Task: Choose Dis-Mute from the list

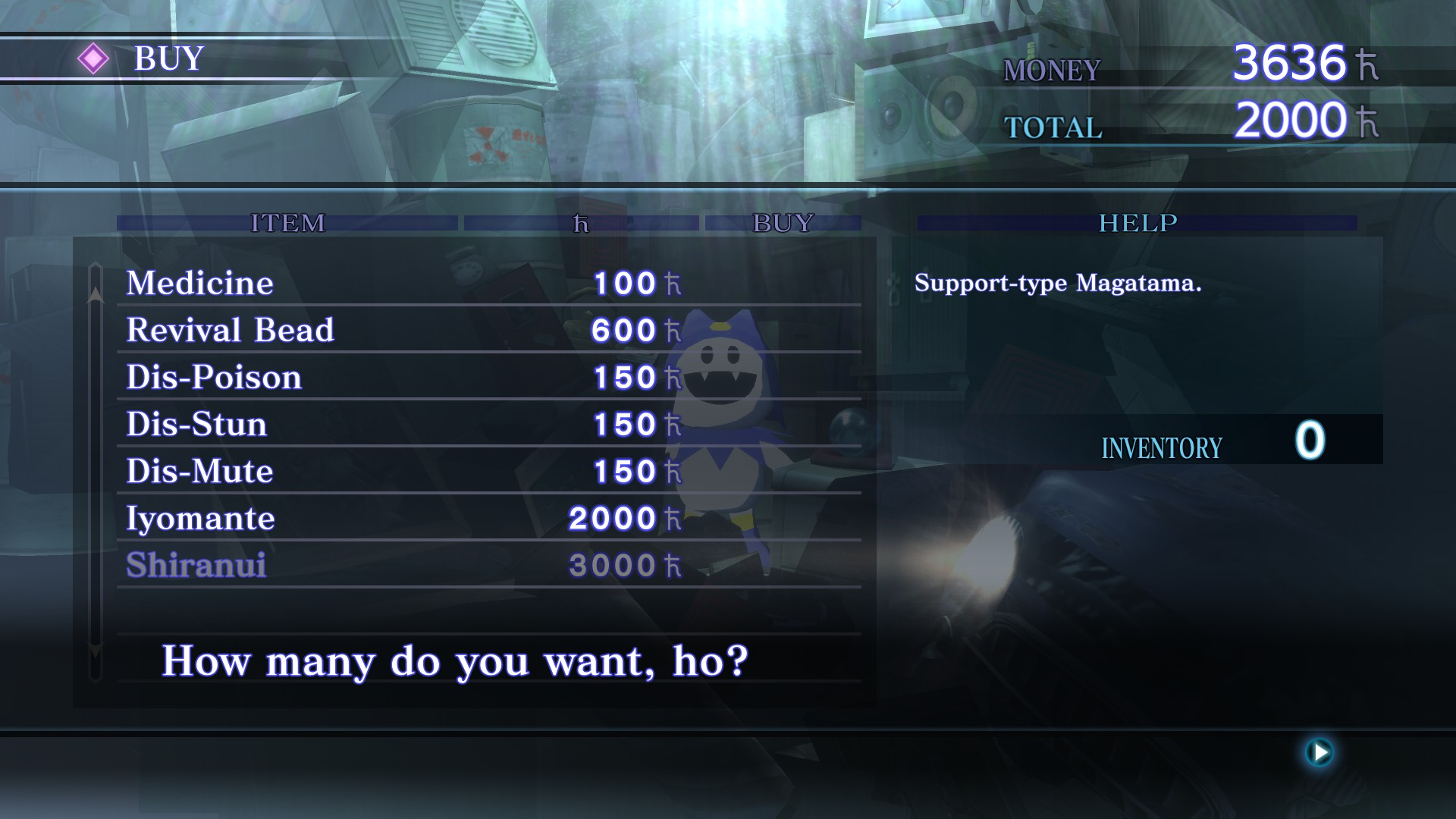Action: pos(199,472)
